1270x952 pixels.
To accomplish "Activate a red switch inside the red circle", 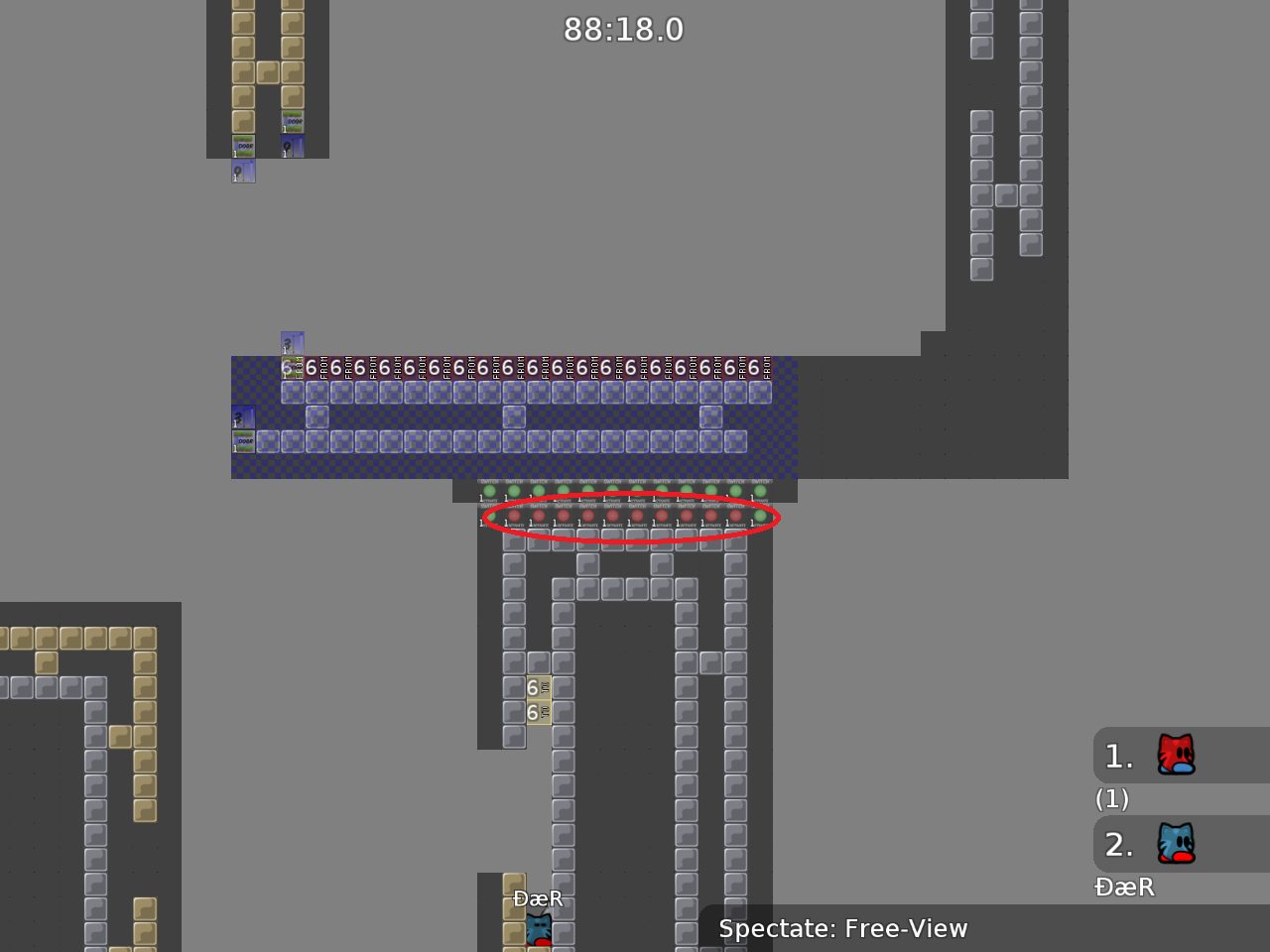I will [x=587, y=516].
